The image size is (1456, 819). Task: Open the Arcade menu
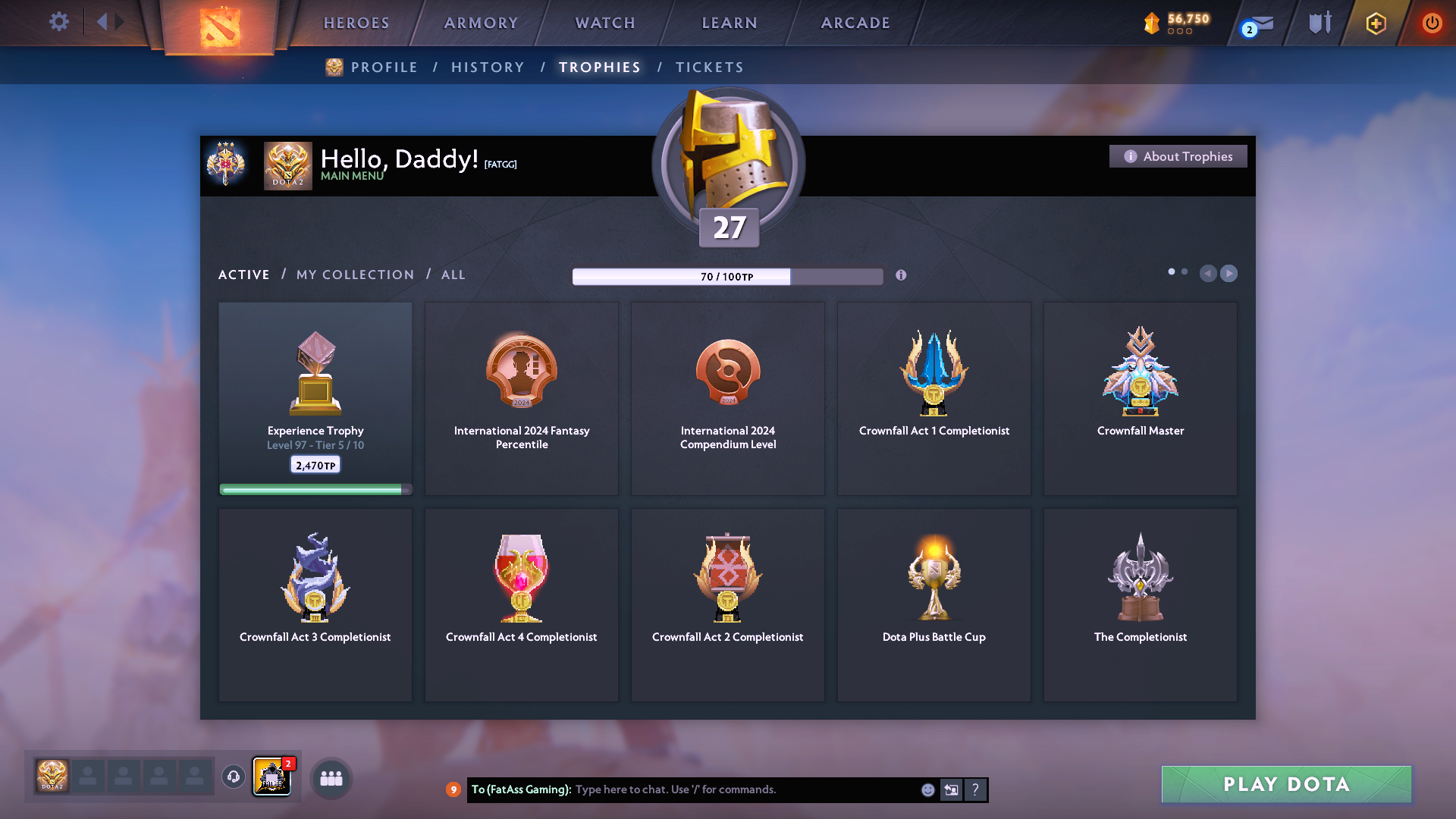855,23
